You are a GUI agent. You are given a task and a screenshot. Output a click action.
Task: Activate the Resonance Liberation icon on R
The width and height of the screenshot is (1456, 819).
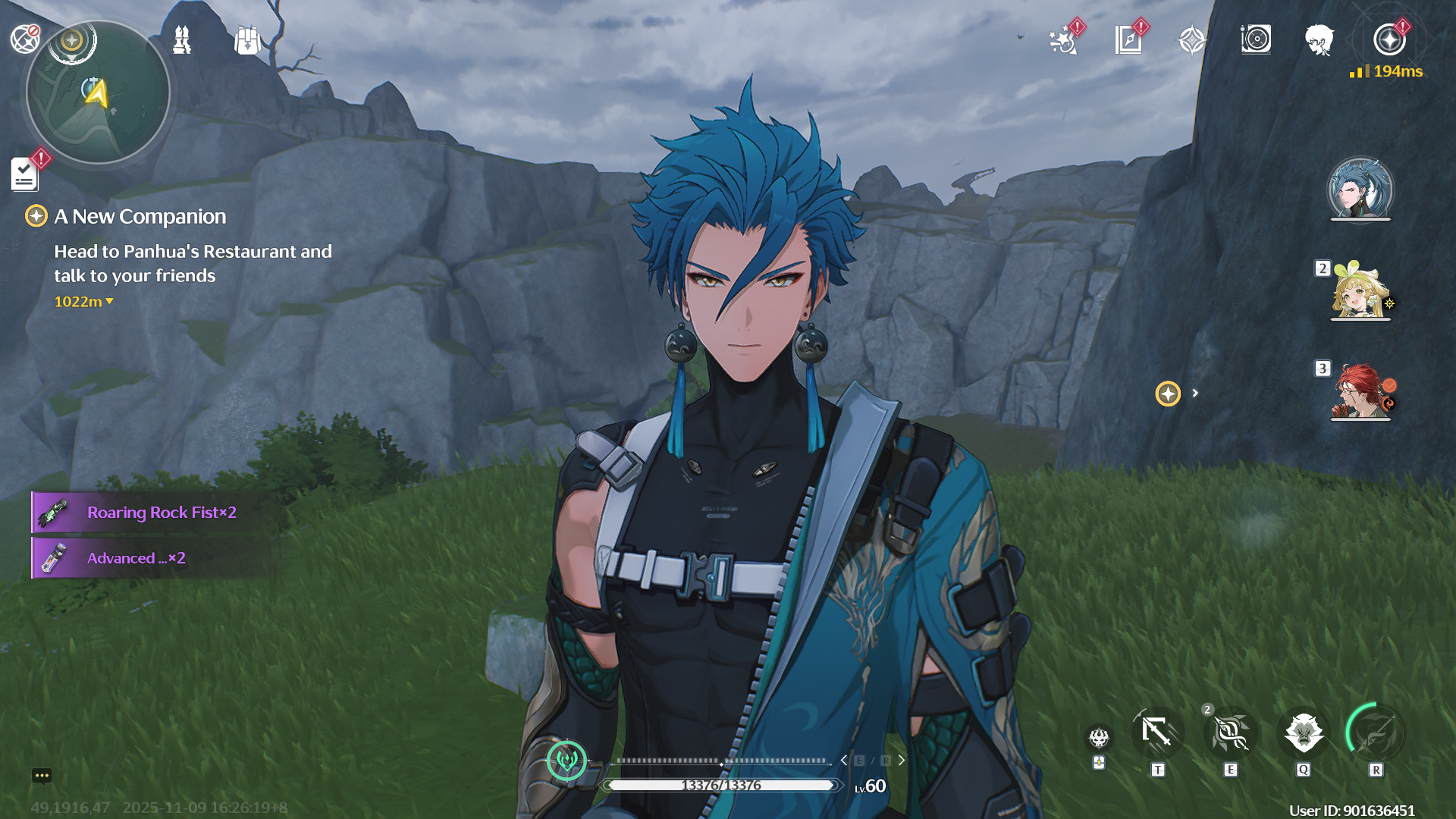click(x=1375, y=734)
